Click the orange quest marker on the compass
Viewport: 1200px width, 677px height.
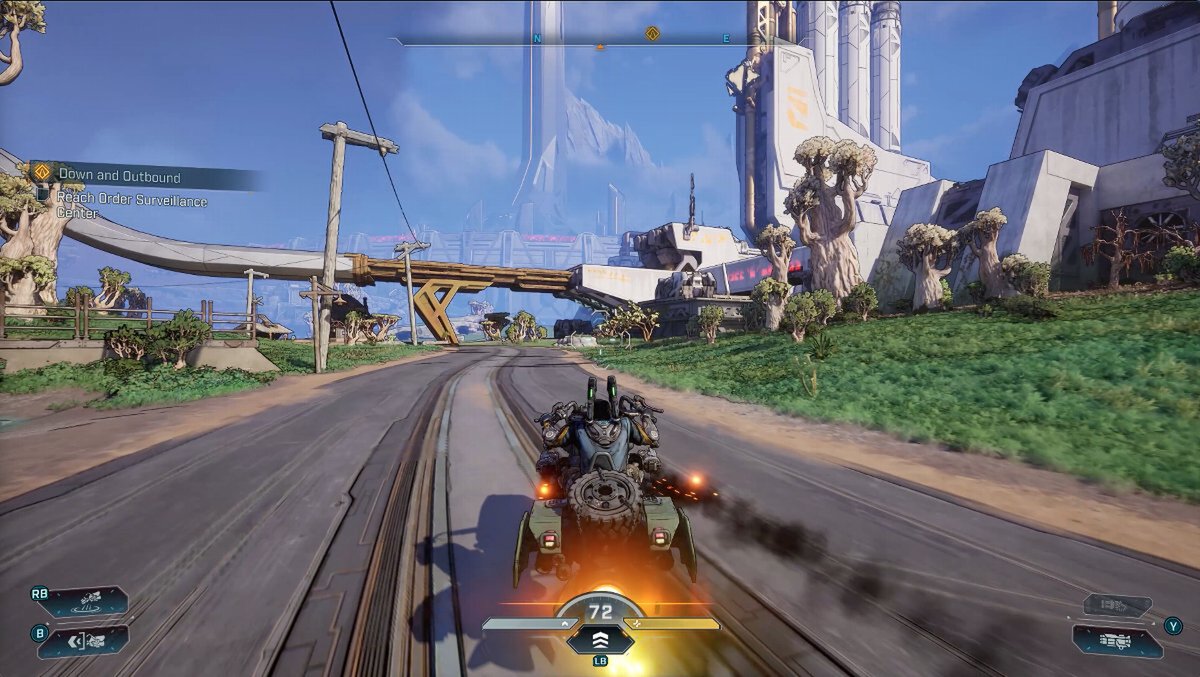(652, 33)
